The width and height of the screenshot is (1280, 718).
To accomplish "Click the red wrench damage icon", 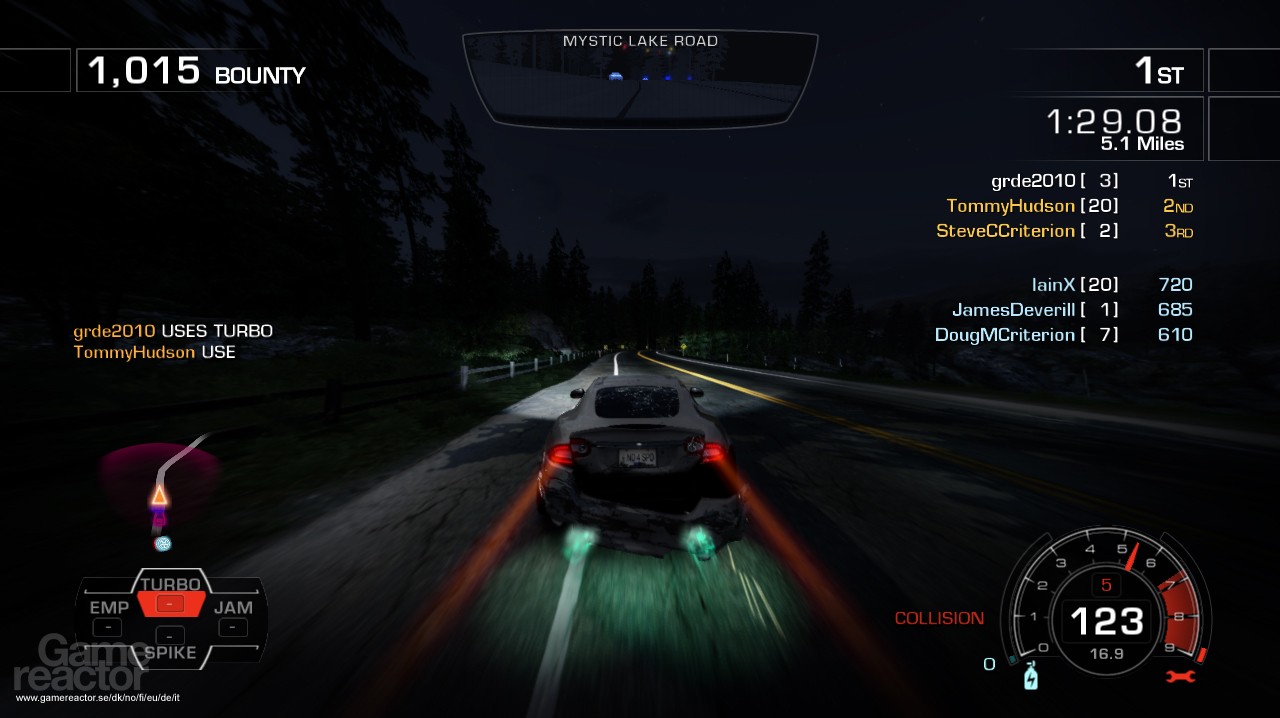I will (1181, 677).
